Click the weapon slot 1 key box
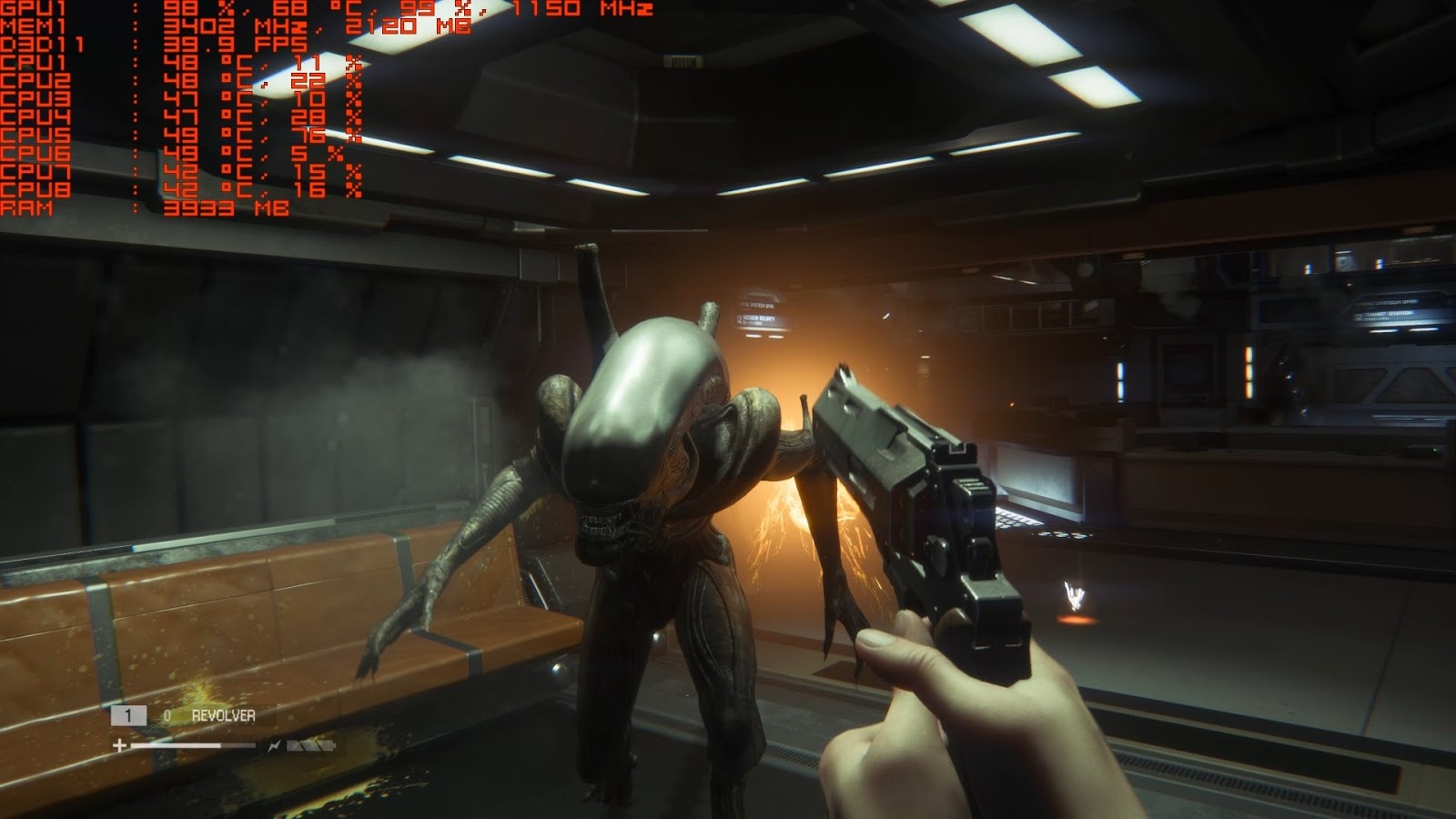Viewport: 1456px width, 819px height. [x=129, y=715]
